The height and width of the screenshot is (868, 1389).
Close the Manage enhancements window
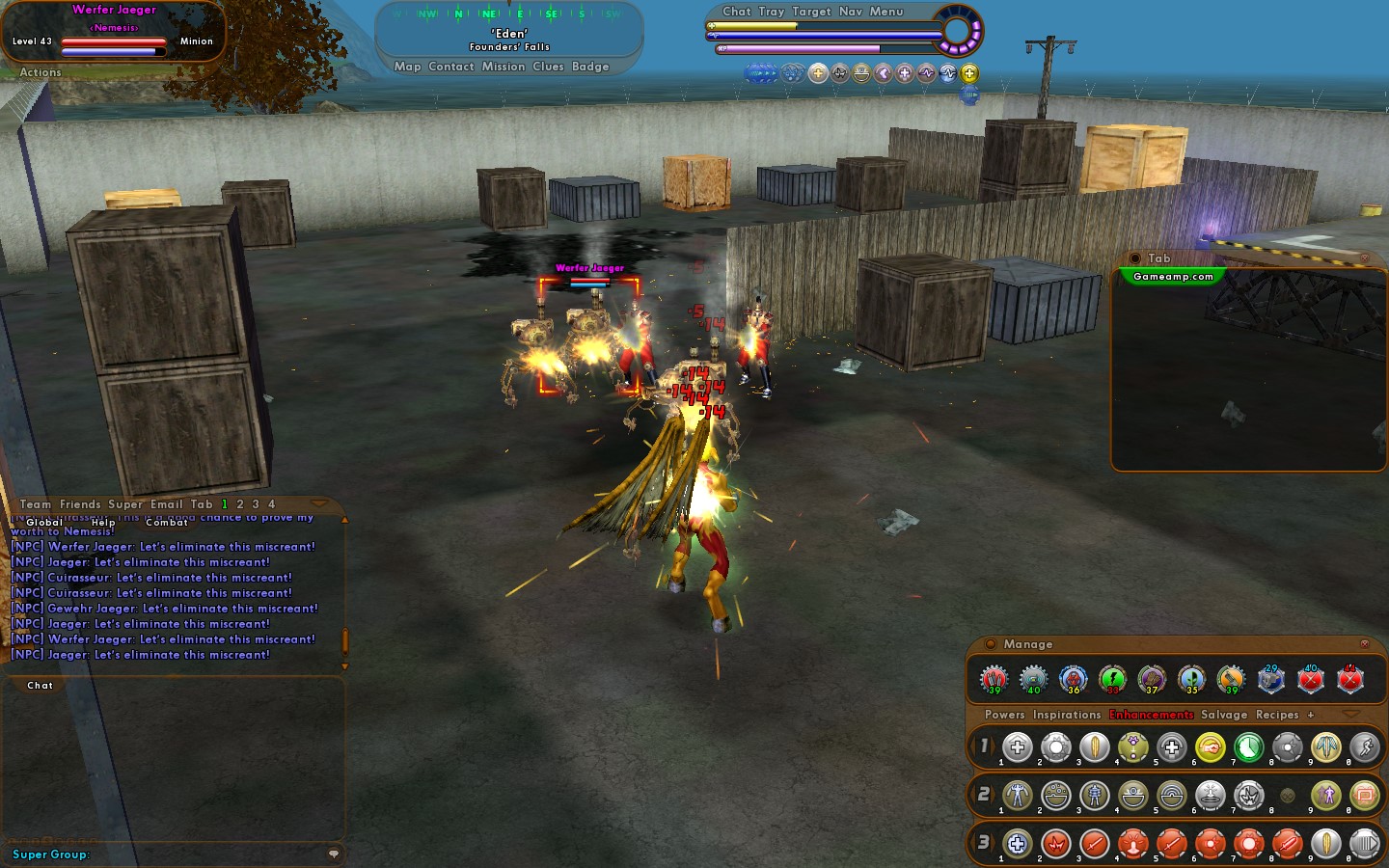click(x=1364, y=643)
